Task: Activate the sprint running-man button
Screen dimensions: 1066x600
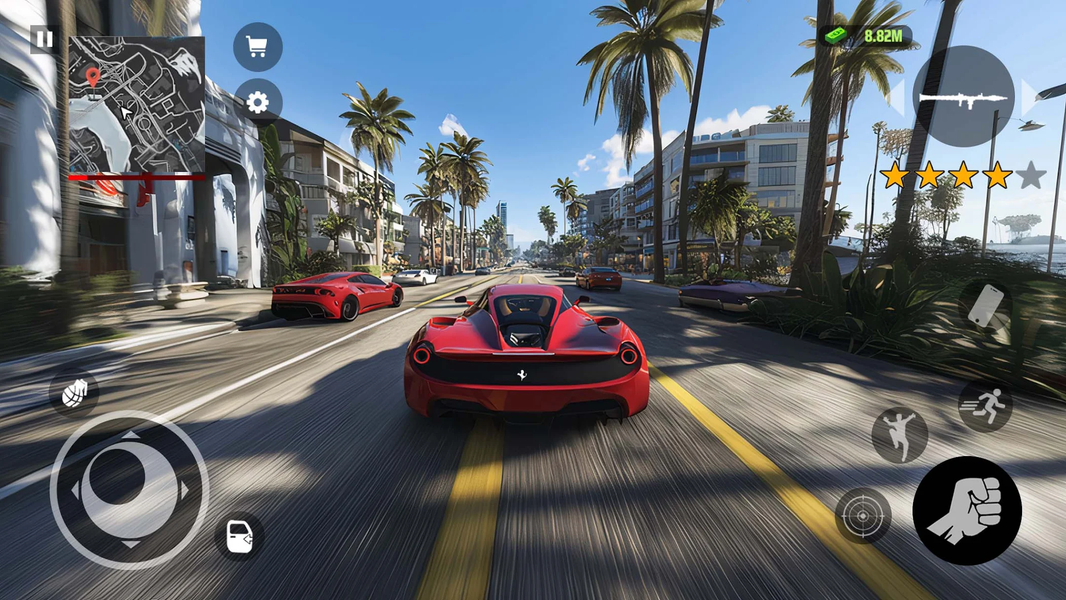Action: pos(985,405)
